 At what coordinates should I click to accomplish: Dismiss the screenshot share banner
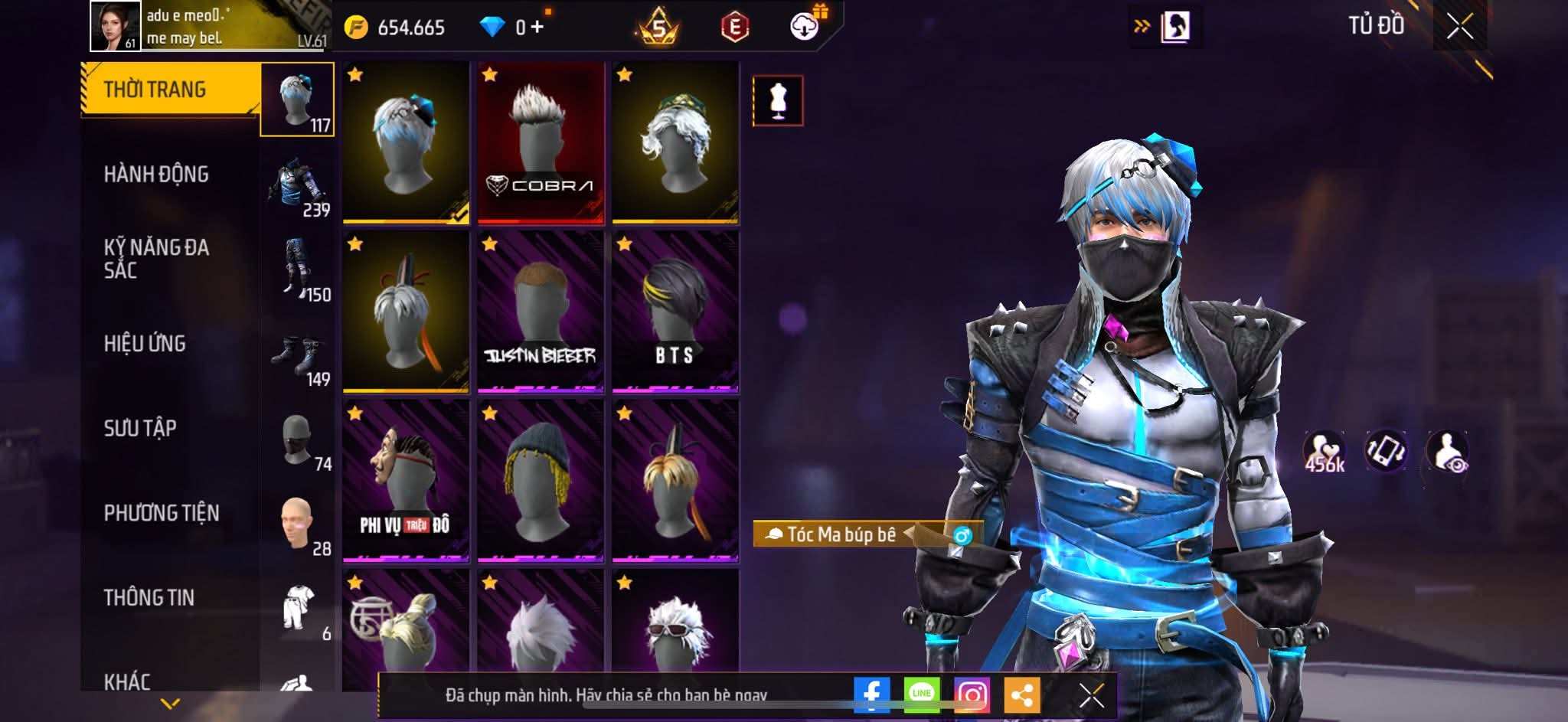tap(1091, 695)
